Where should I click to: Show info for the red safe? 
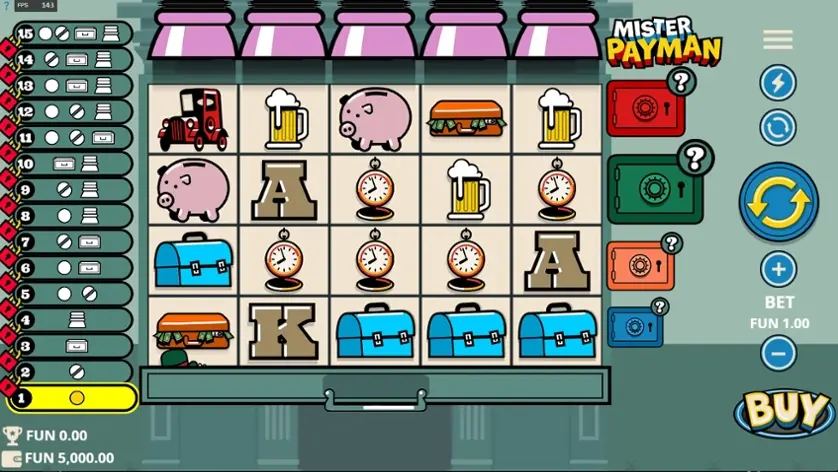[681, 81]
